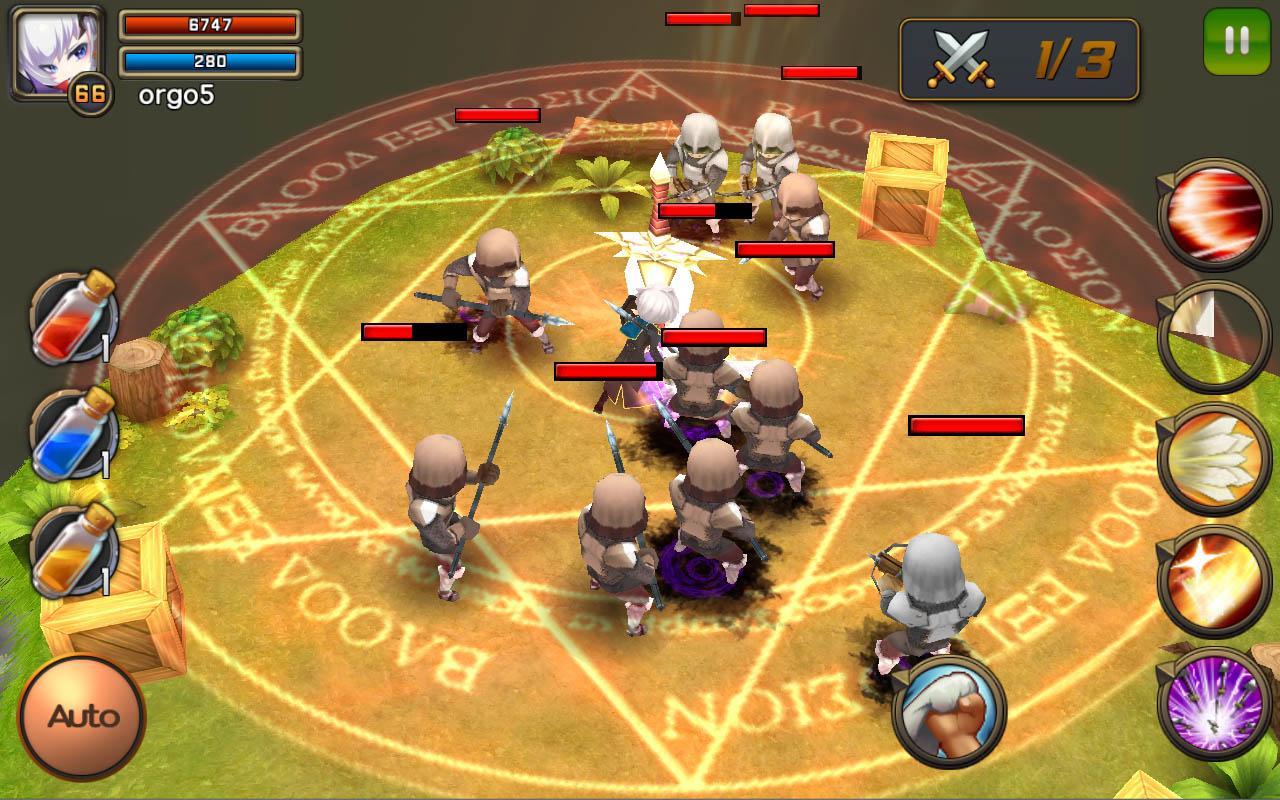Pause the game with the green button
1280x800 pixels.
pos(1236,41)
